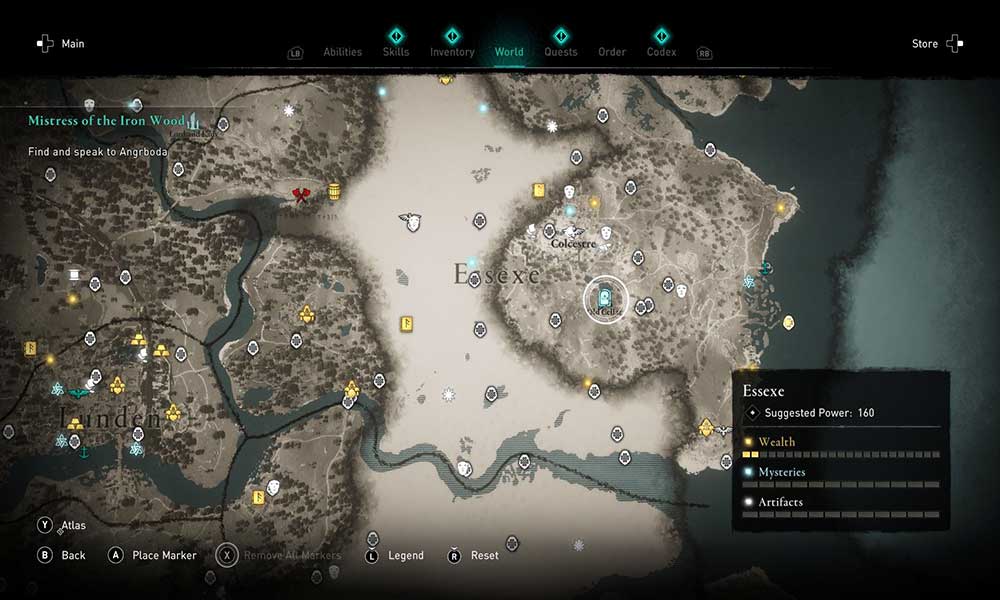Show the Codex tab
1000x600 pixels.
pos(661,51)
